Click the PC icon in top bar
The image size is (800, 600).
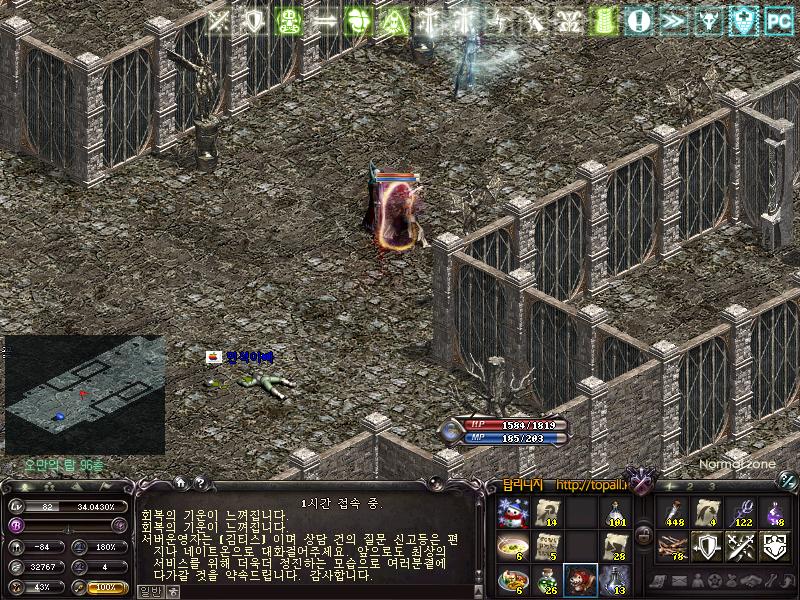point(778,19)
